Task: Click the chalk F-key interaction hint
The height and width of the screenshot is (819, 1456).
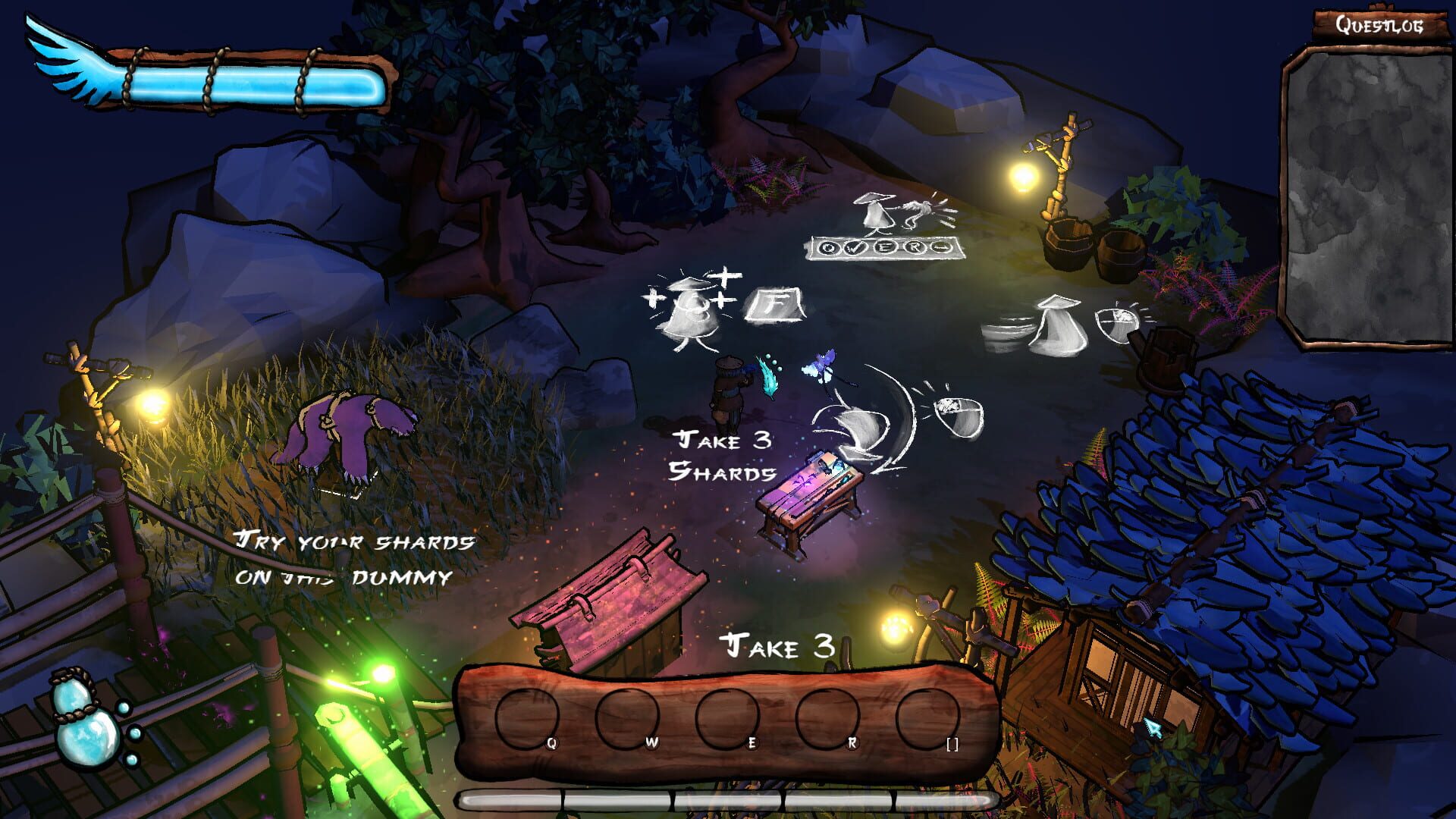Action: [771, 305]
